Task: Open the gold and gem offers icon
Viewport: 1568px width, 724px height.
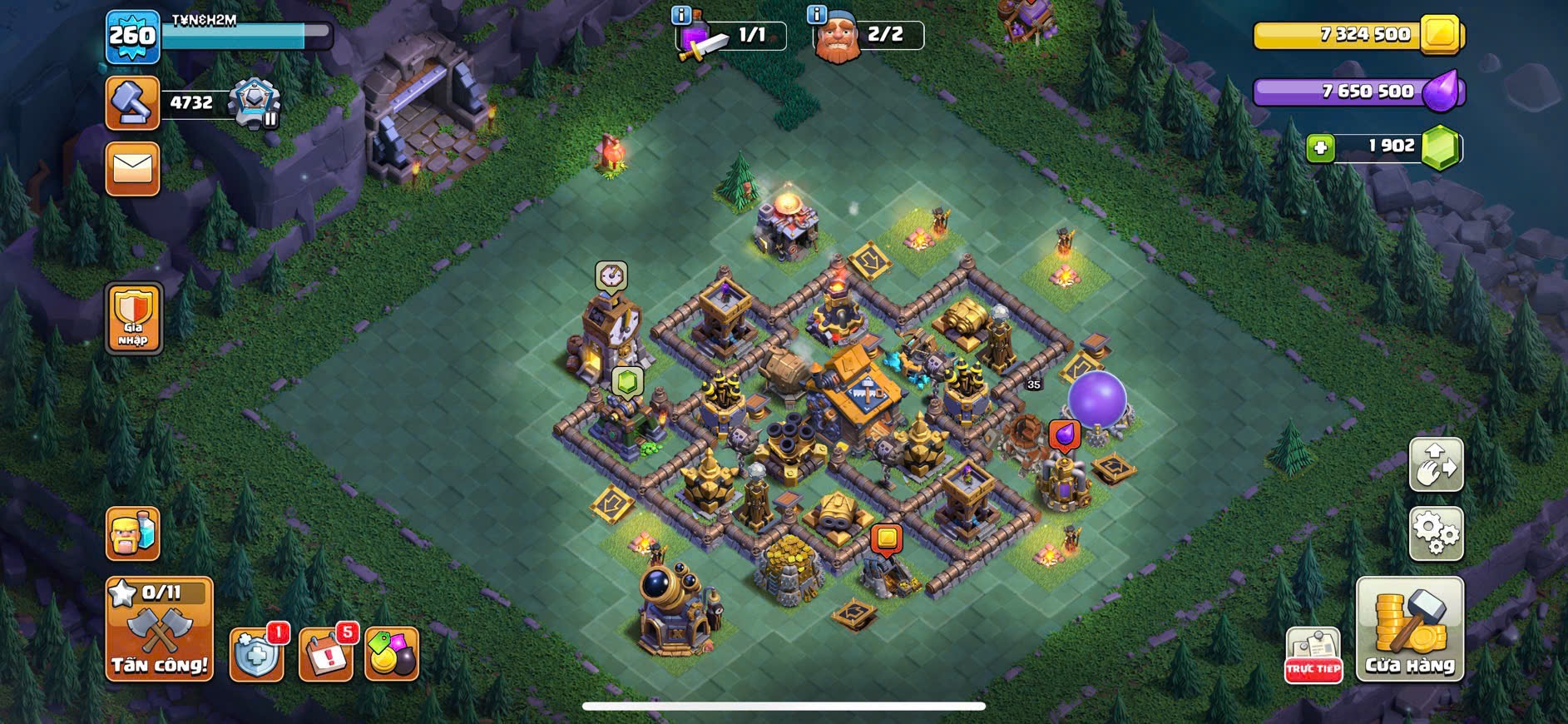Action: [x=391, y=654]
